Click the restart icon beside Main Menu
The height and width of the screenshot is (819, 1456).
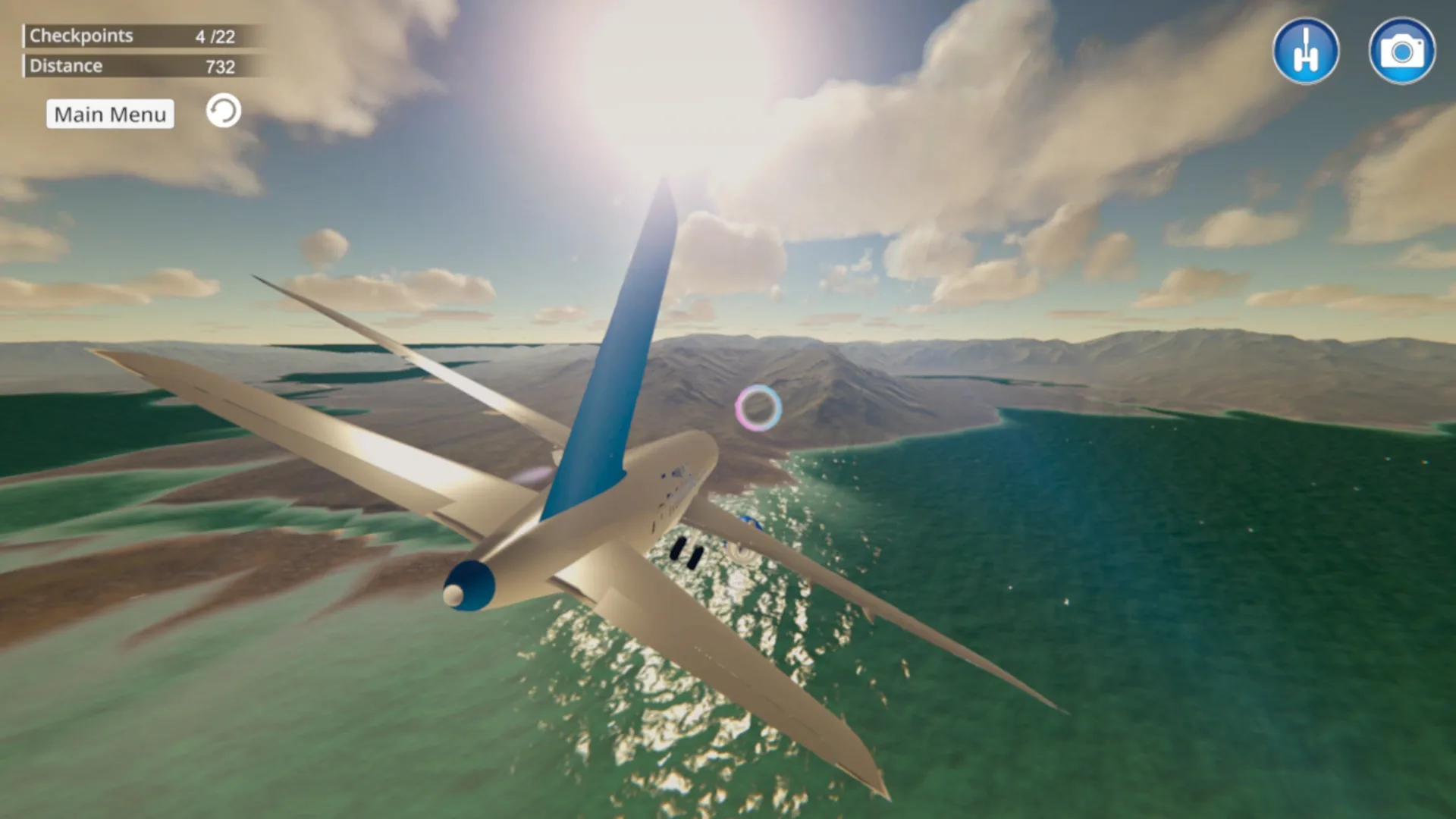(222, 111)
